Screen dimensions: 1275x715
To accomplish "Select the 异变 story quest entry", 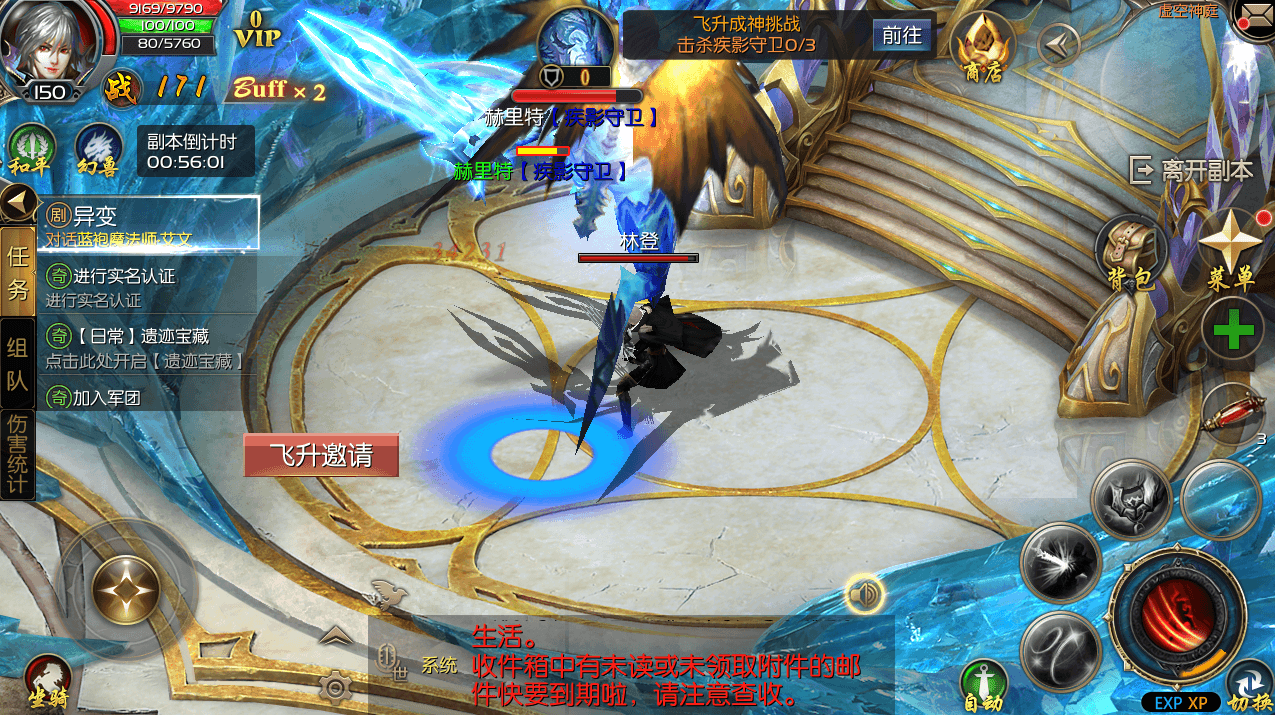I will pos(148,223).
